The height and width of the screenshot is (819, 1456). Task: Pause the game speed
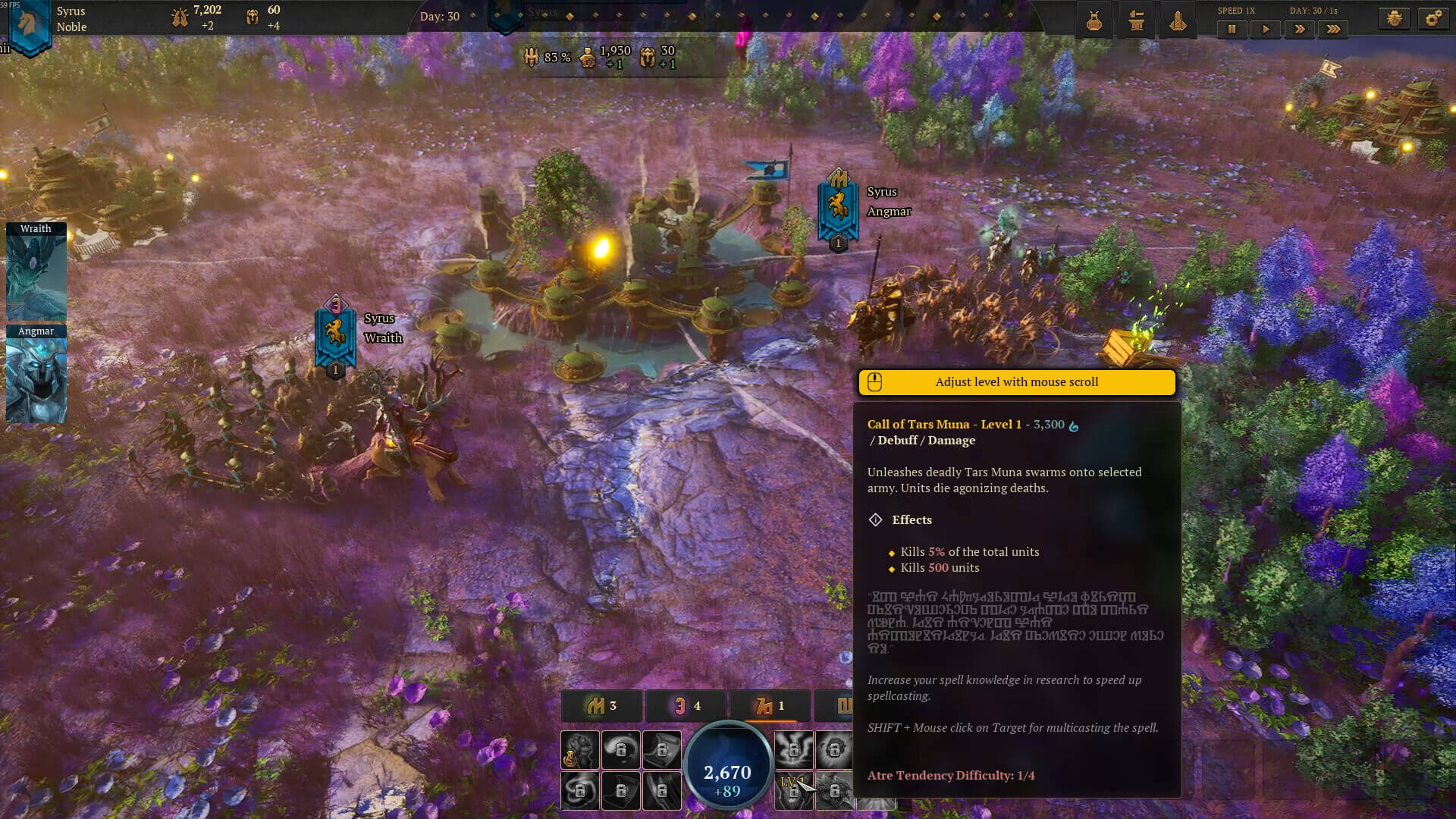[1232, 29]
